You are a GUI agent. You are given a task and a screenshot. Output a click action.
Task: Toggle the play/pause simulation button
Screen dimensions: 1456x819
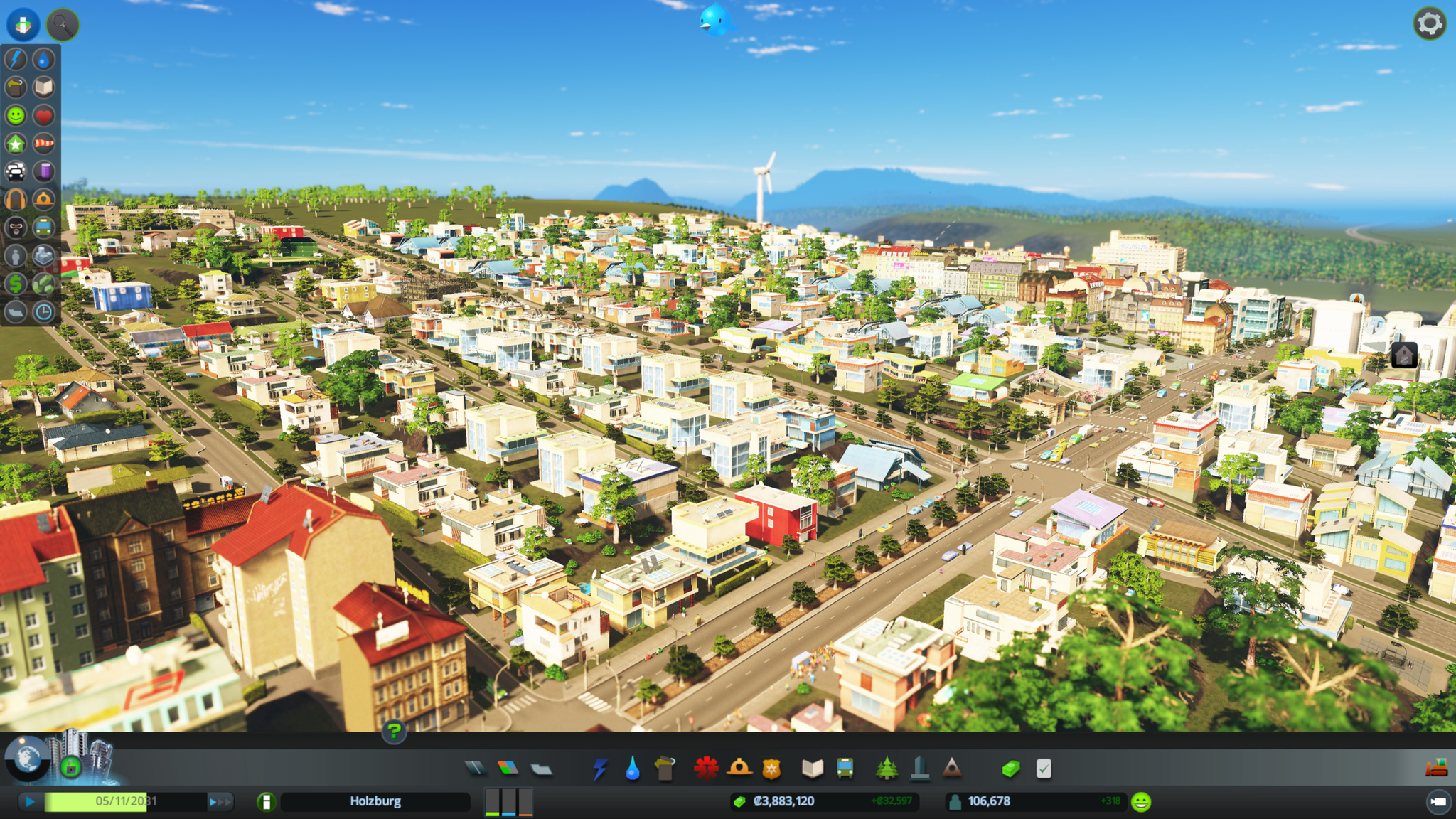tap(30, 802)
